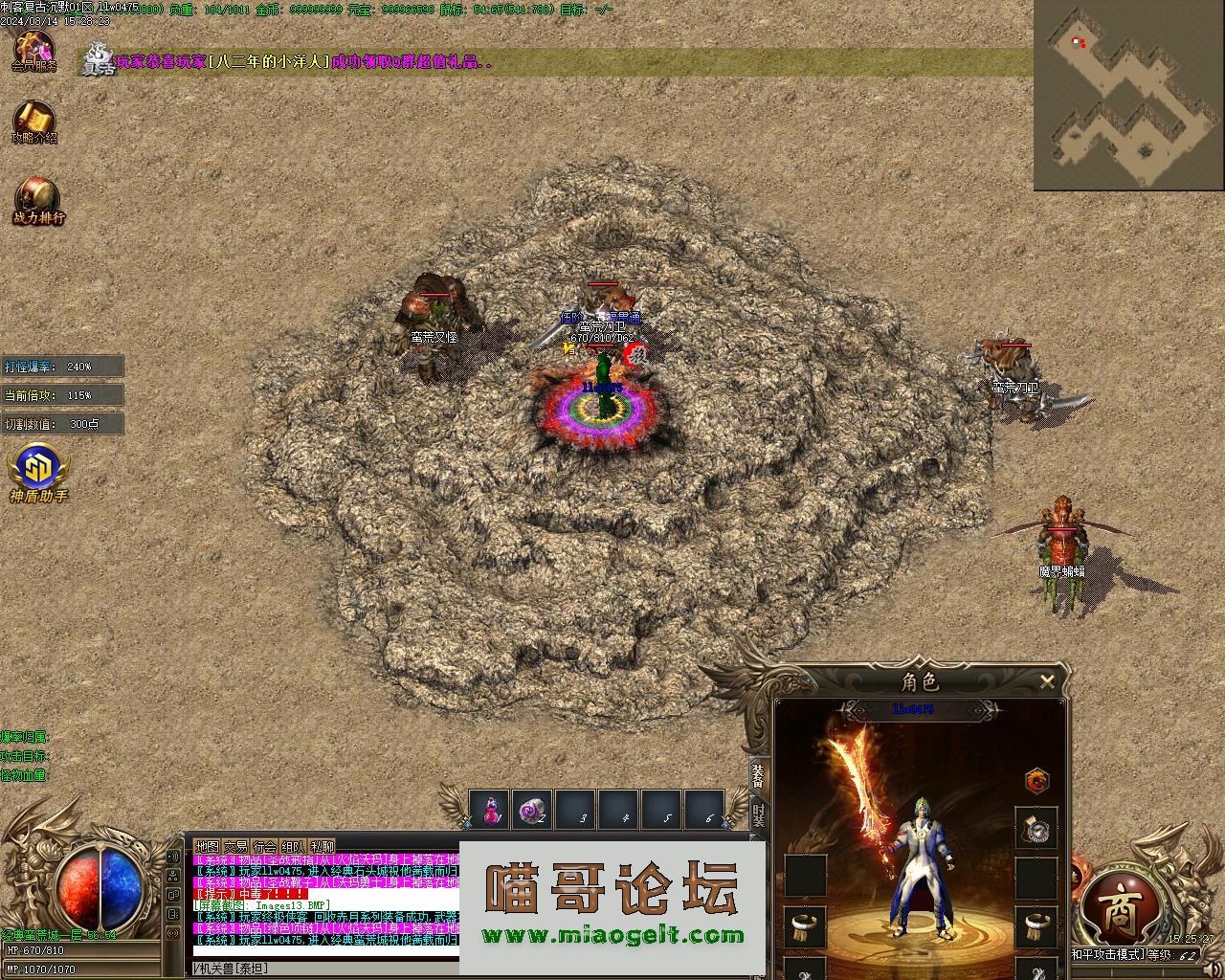Select the dragon emblem slot in character panel
The width and height of the screenshot is (1225, 980).
point(1037,780)
